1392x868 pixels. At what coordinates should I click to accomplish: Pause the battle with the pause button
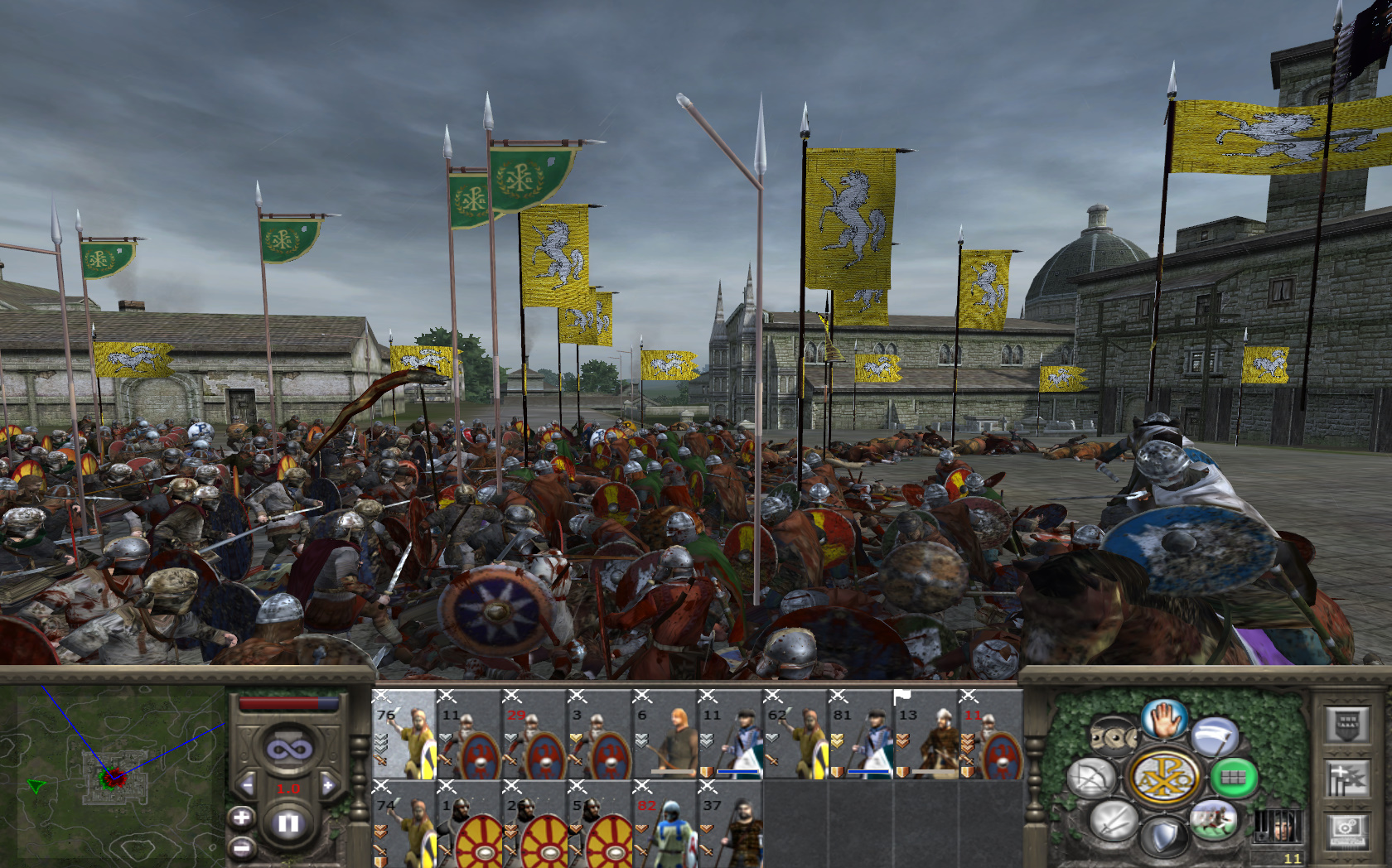[288, 823]
